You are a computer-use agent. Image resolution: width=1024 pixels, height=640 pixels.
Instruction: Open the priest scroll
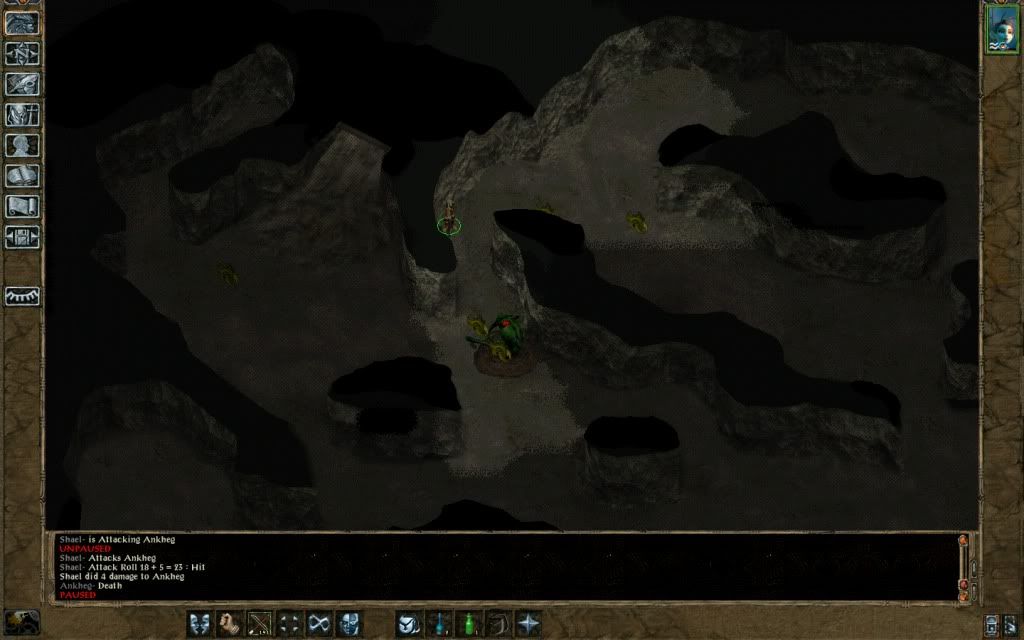[21, 207]
